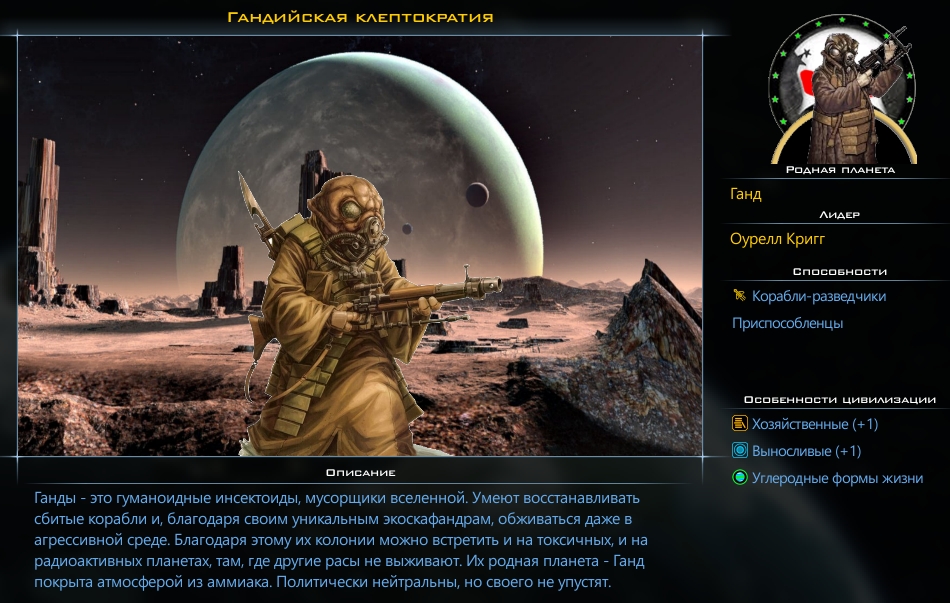950x603 pixels.
Task: Select the Выносливые (+1) trait
Action: 806,451
